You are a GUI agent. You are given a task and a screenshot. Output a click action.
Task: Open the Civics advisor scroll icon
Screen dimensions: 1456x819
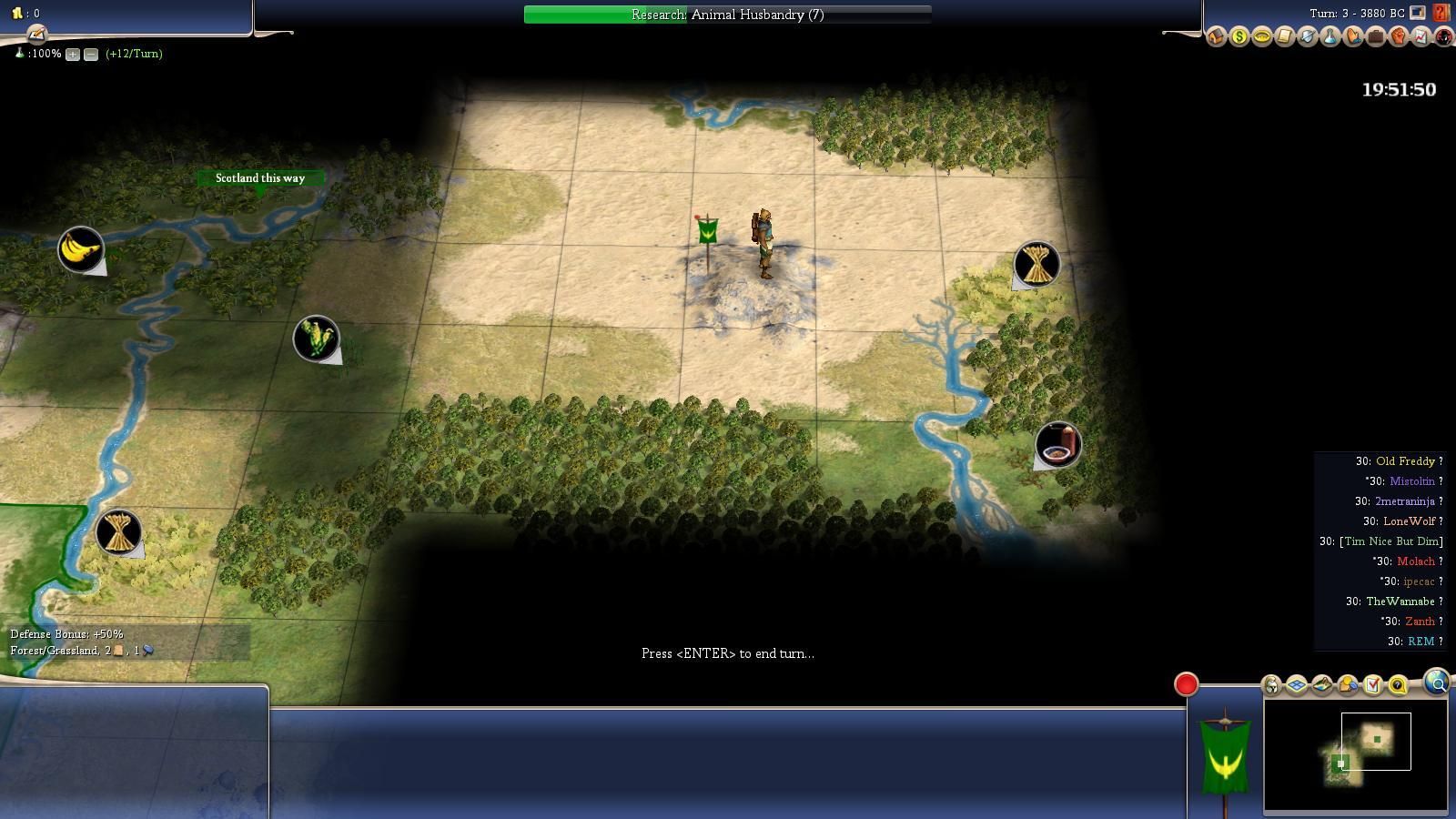[x=1284, y=37]
